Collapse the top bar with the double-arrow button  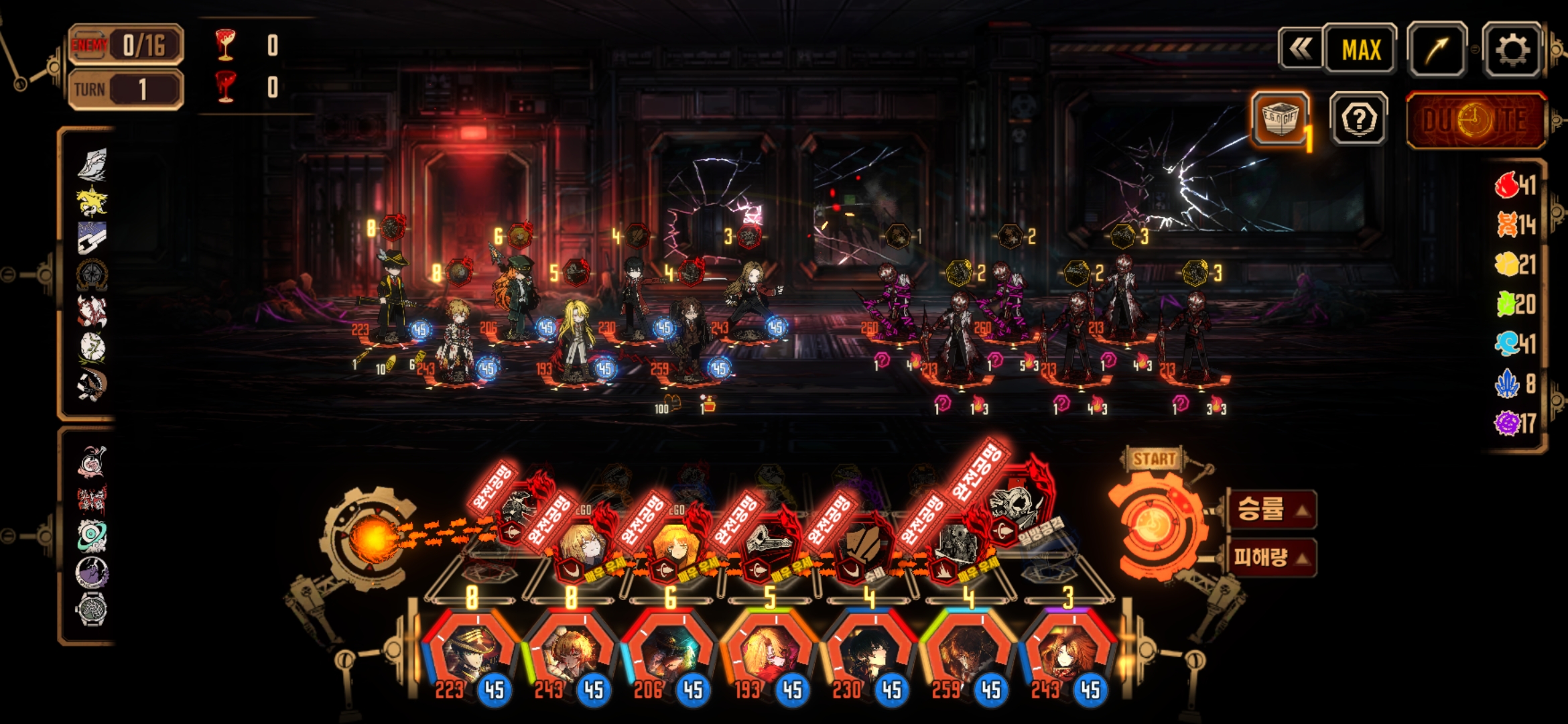[1300, 49]
